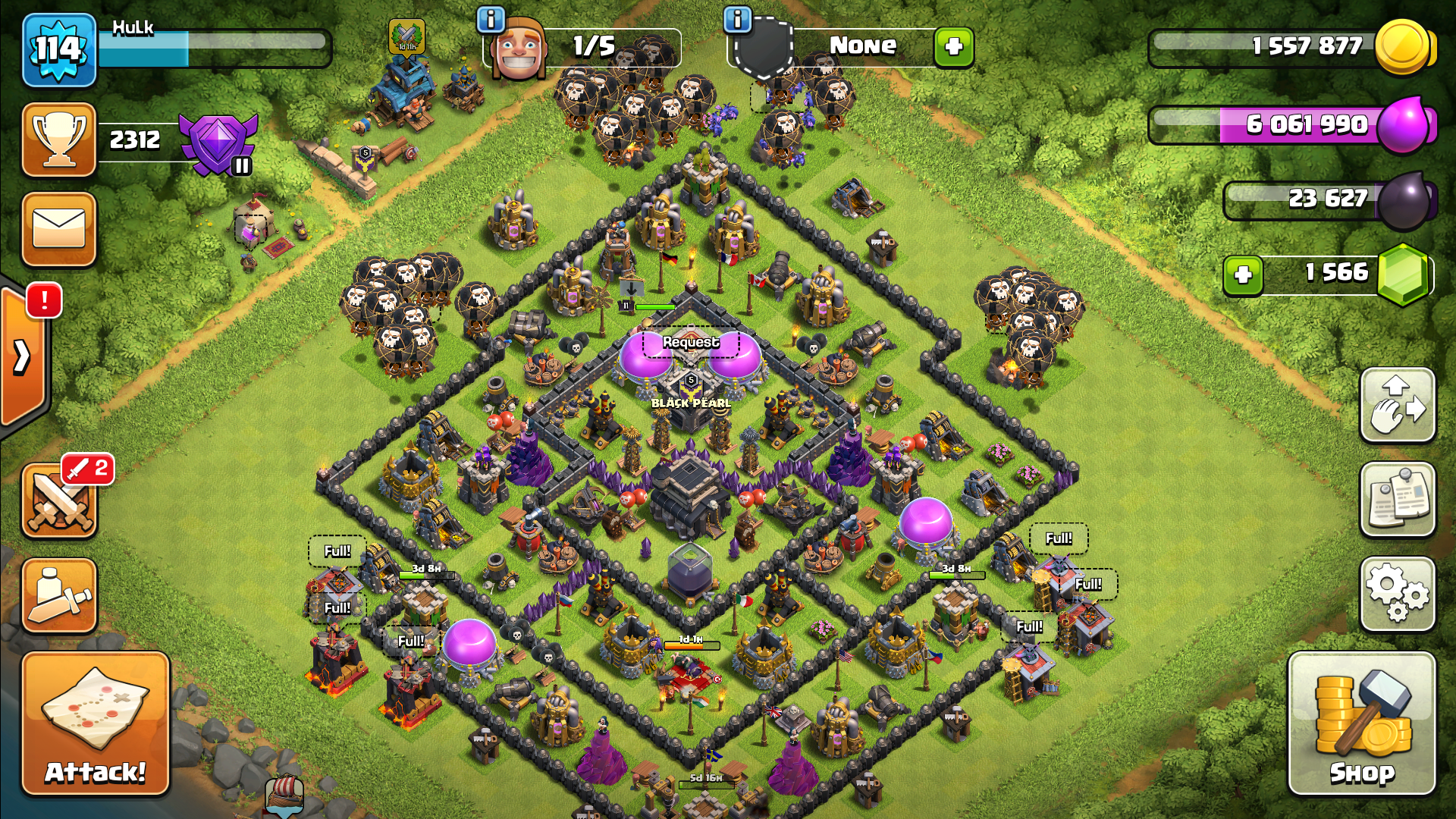This screenshot has height=819, width=1456.
Task: Buy gems with the green plus button
Action: click(1243, 275)
